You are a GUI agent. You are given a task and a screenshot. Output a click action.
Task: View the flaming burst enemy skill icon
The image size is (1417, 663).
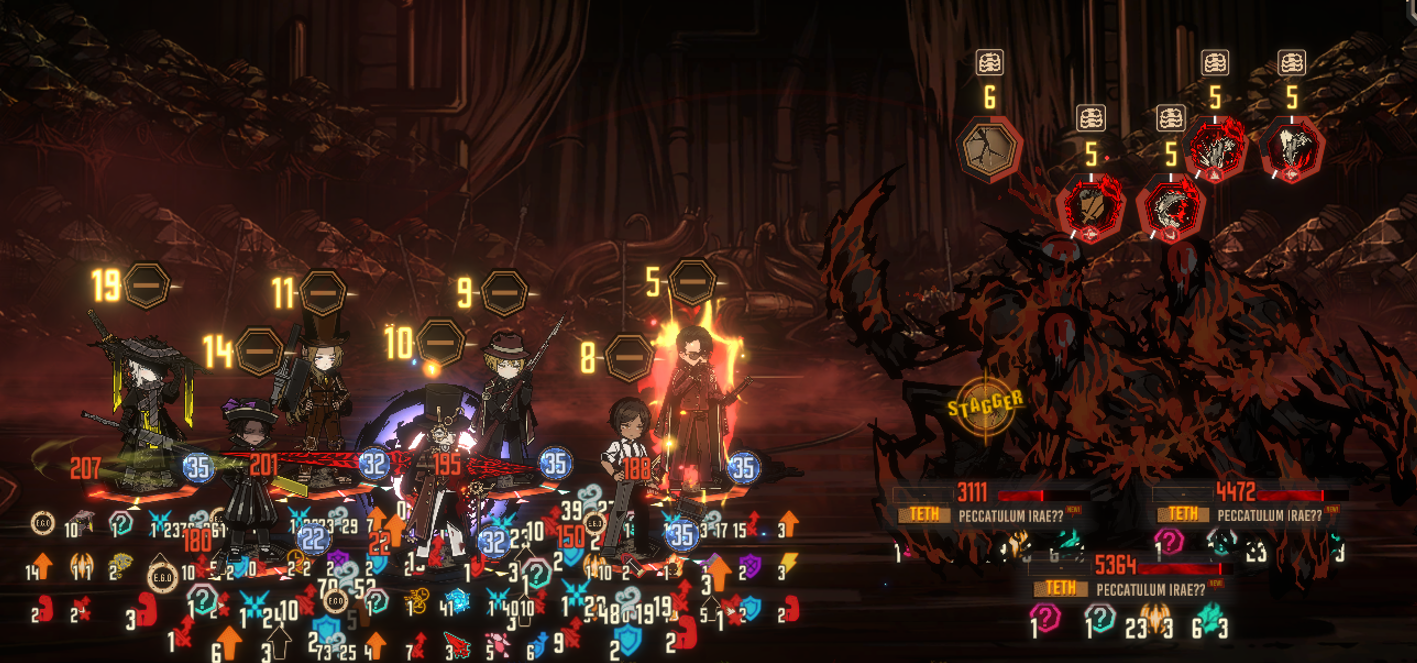point(1215,148)
